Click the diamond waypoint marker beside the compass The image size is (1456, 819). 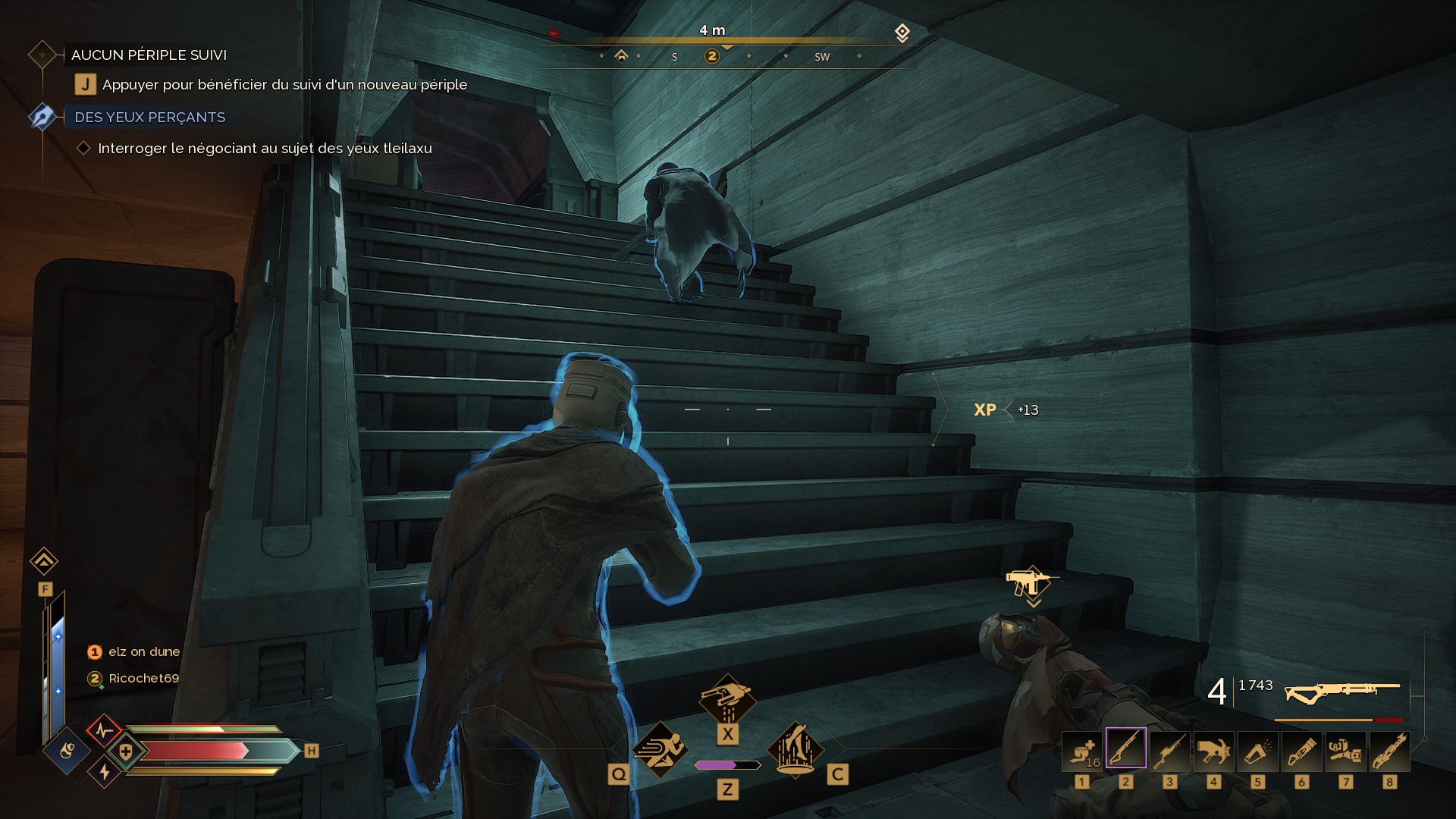pyautogui.click(x=902, y=33)
